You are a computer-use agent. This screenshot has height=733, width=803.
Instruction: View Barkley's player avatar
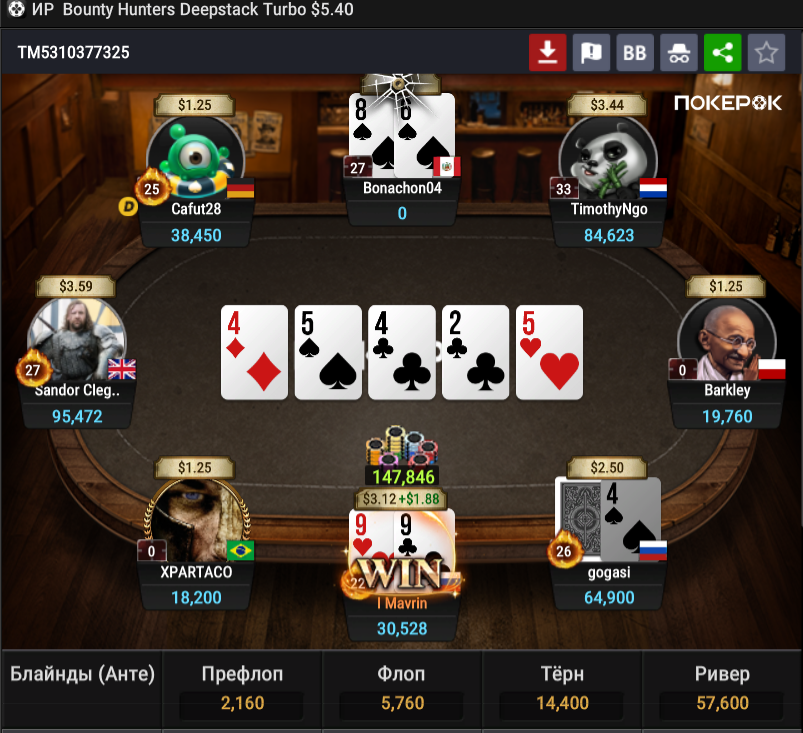[x=727, y=338]
